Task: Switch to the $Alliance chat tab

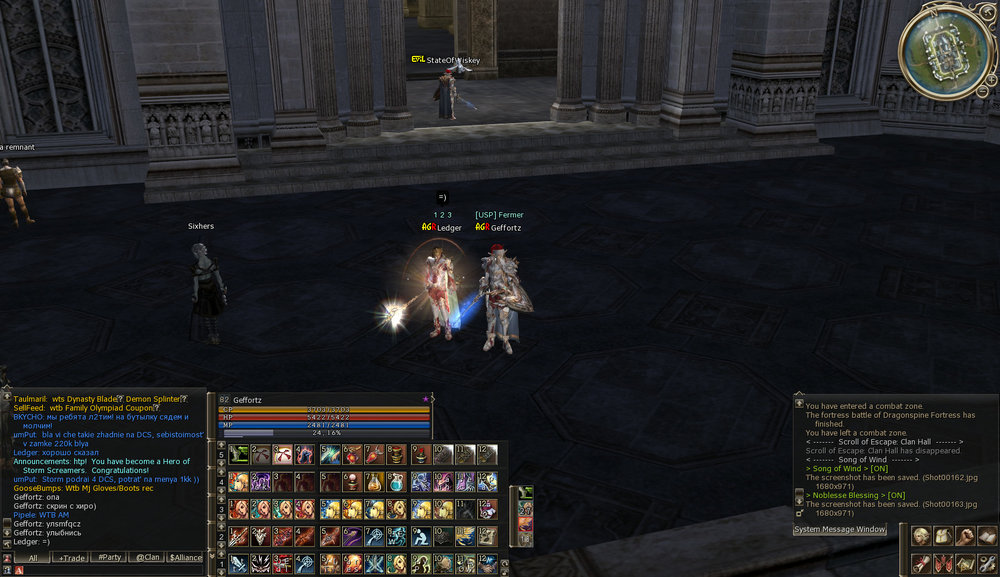Action: point(186,558)
